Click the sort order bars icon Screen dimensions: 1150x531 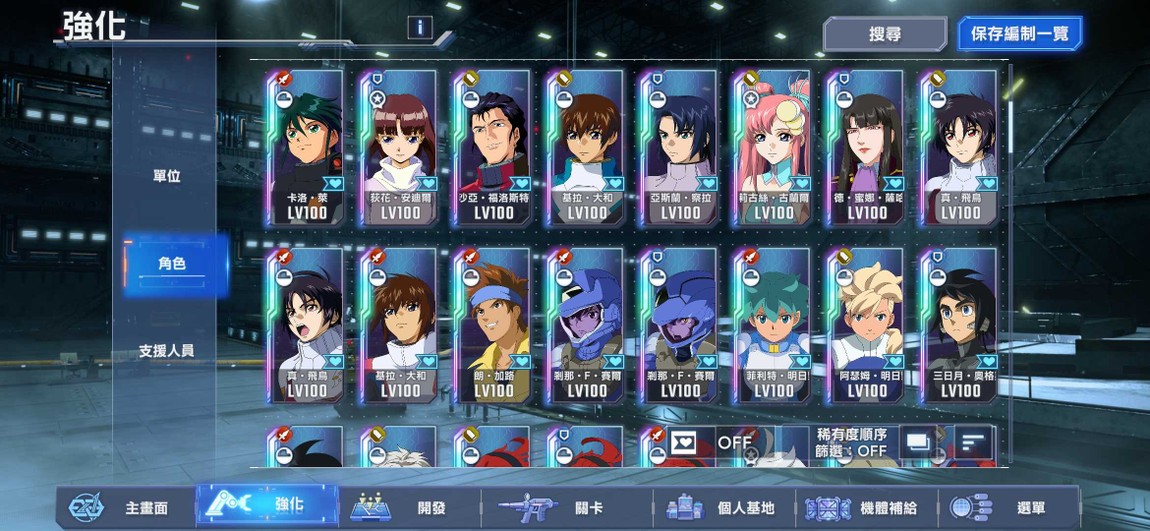973,441
